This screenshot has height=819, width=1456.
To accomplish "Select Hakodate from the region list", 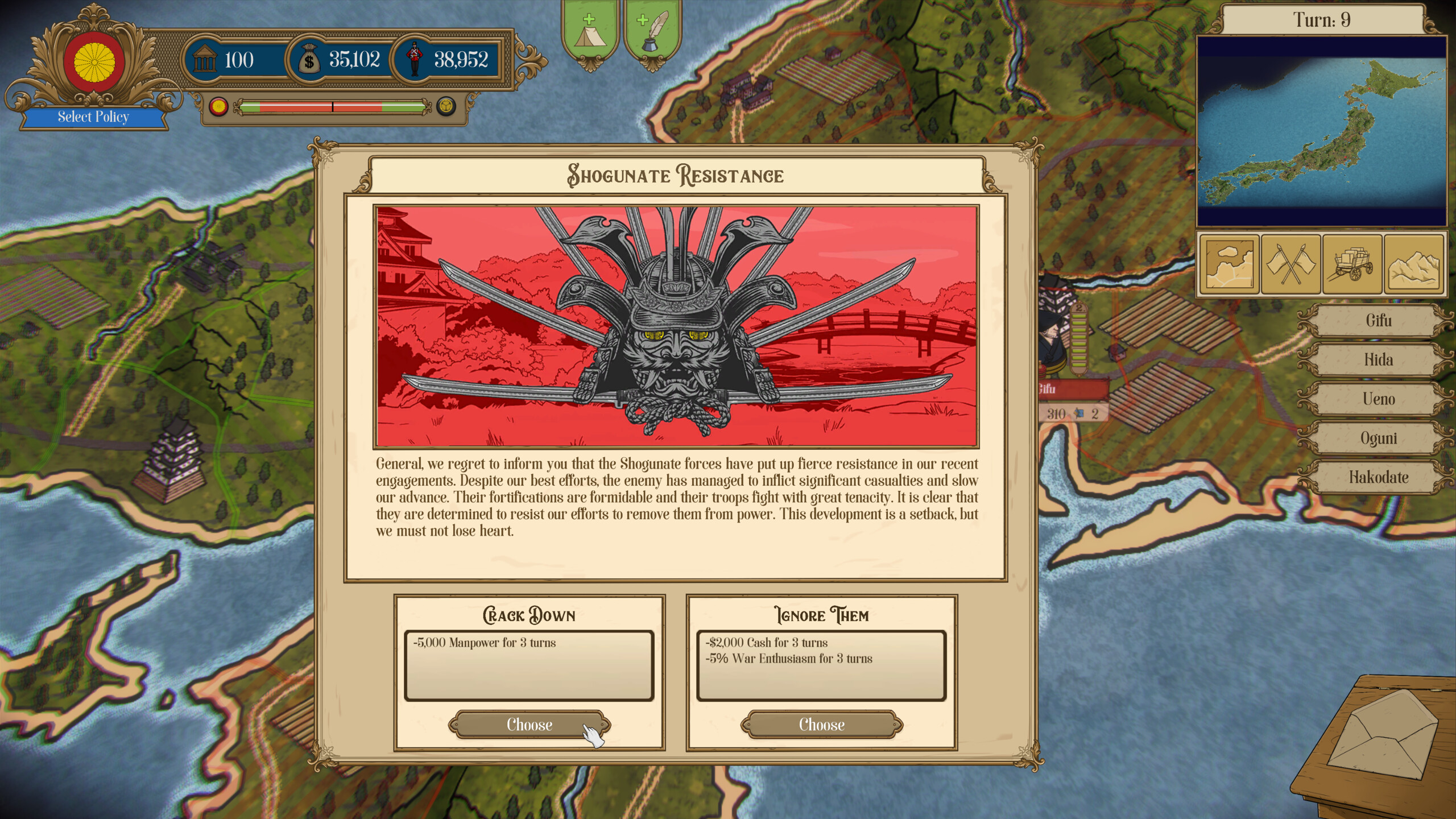I will point(1376,478).
